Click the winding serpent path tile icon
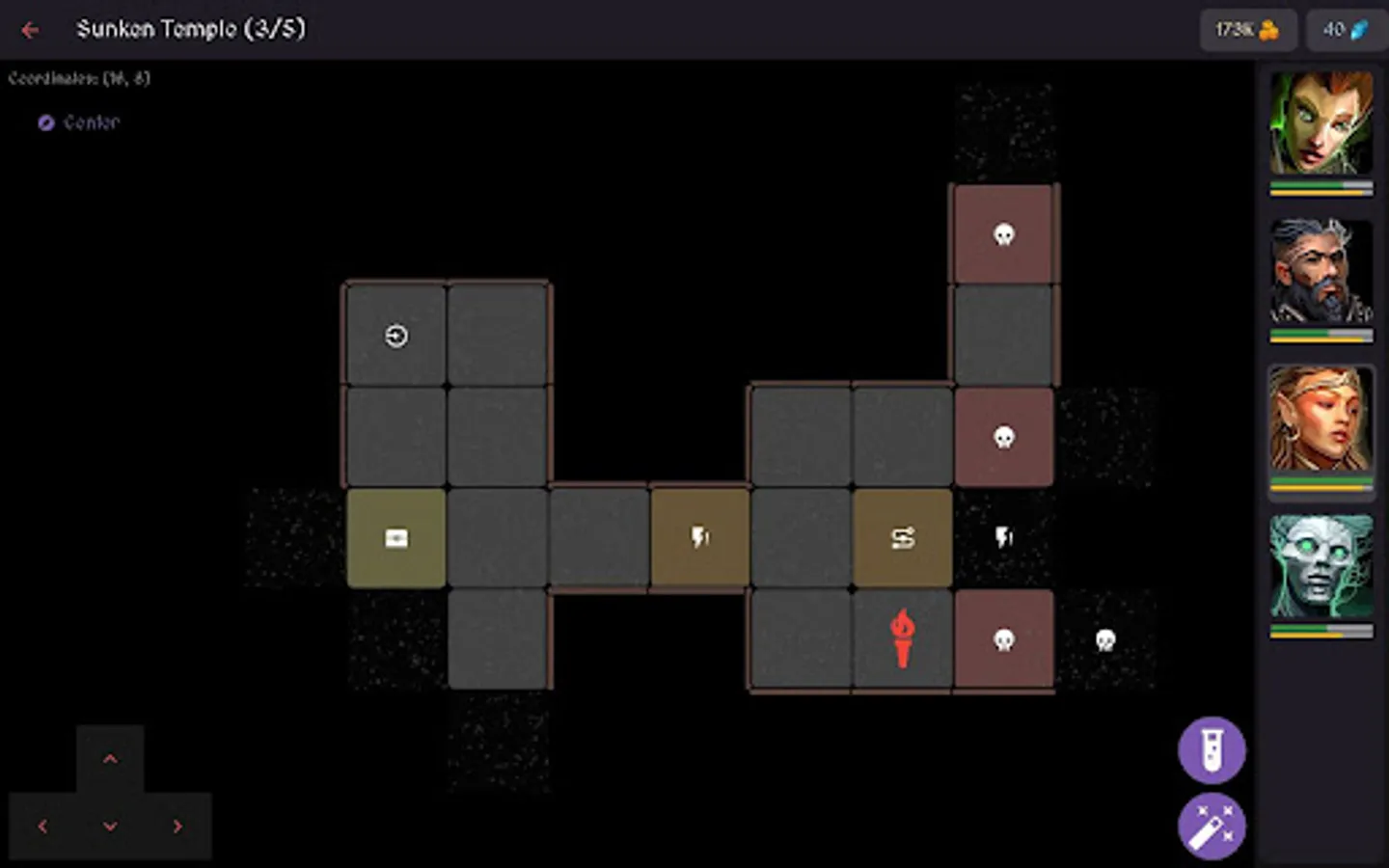 point(902,537)
